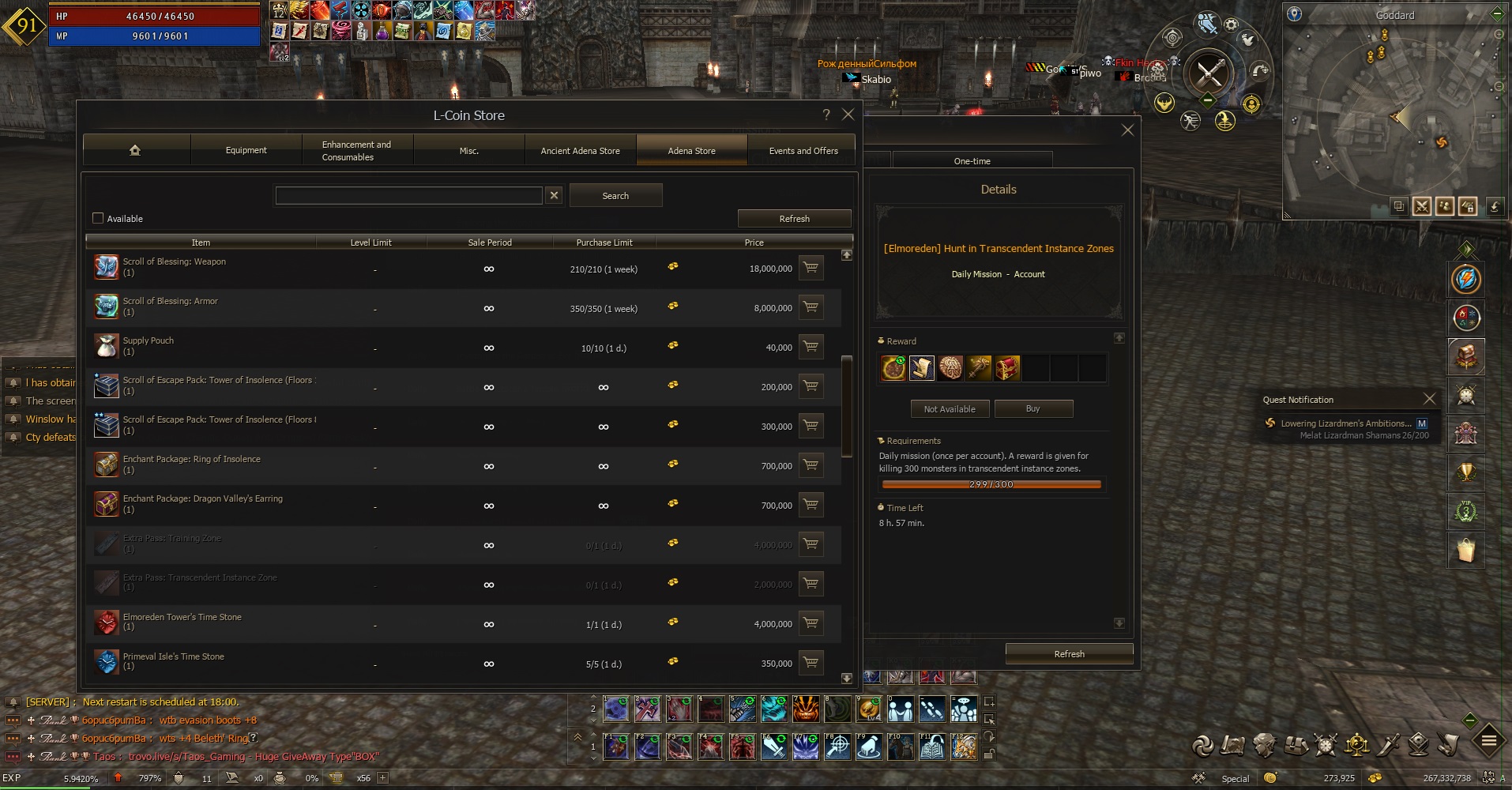This screenshot has width=1512, height=790.
Task: Select the Ancient Adena Store tab
Action: pos(580,150)
